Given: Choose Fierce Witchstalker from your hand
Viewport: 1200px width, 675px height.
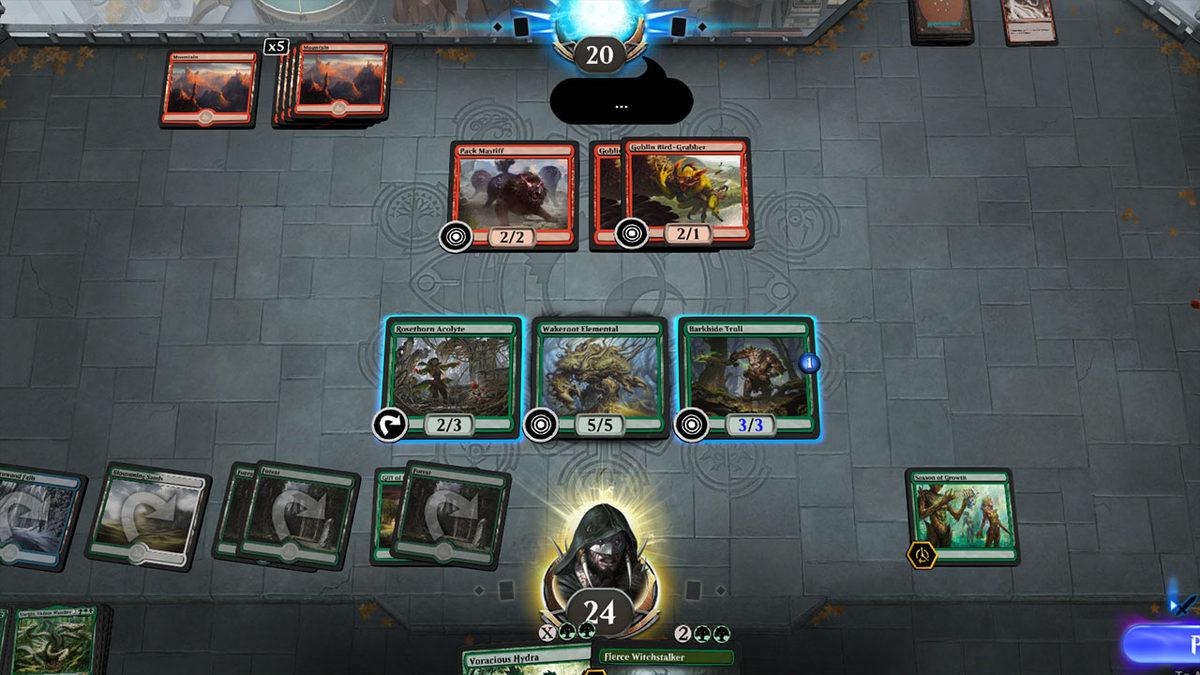Looking at the screenshot, I should click(666, 658).
